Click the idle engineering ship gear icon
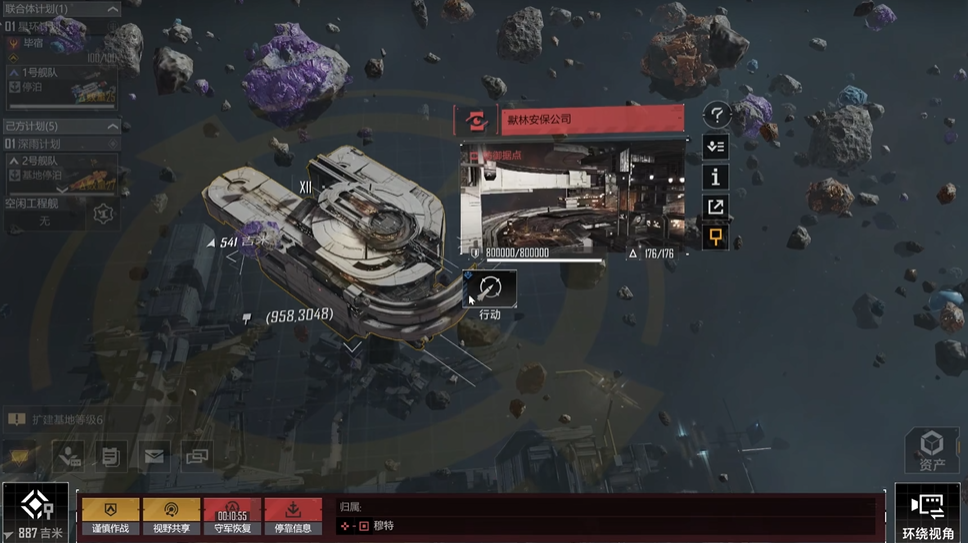968x543 pixels. click(102, 212)
